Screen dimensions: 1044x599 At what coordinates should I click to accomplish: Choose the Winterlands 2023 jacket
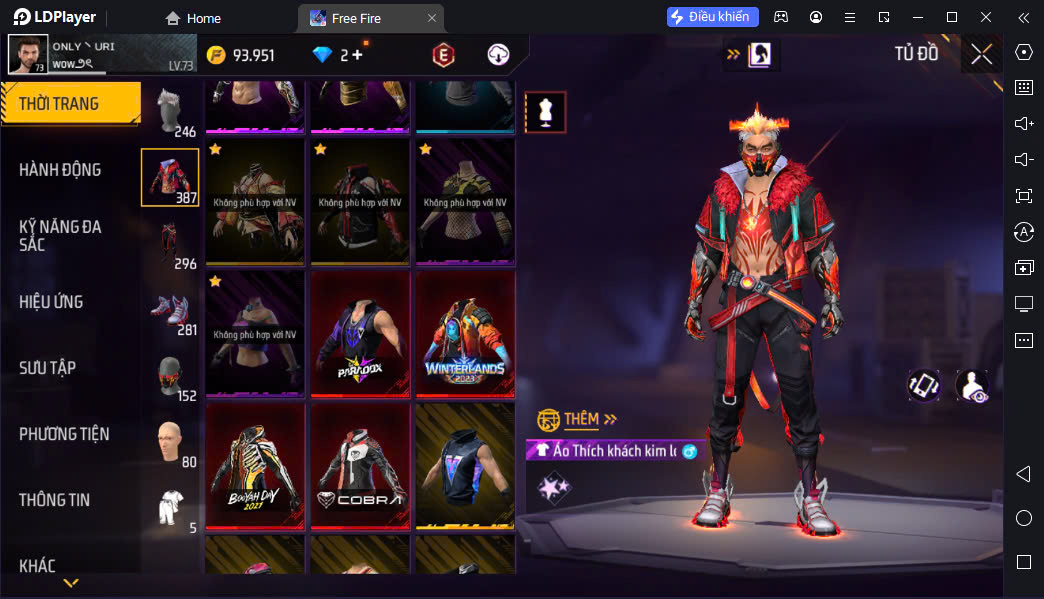[x=465, y=334]
